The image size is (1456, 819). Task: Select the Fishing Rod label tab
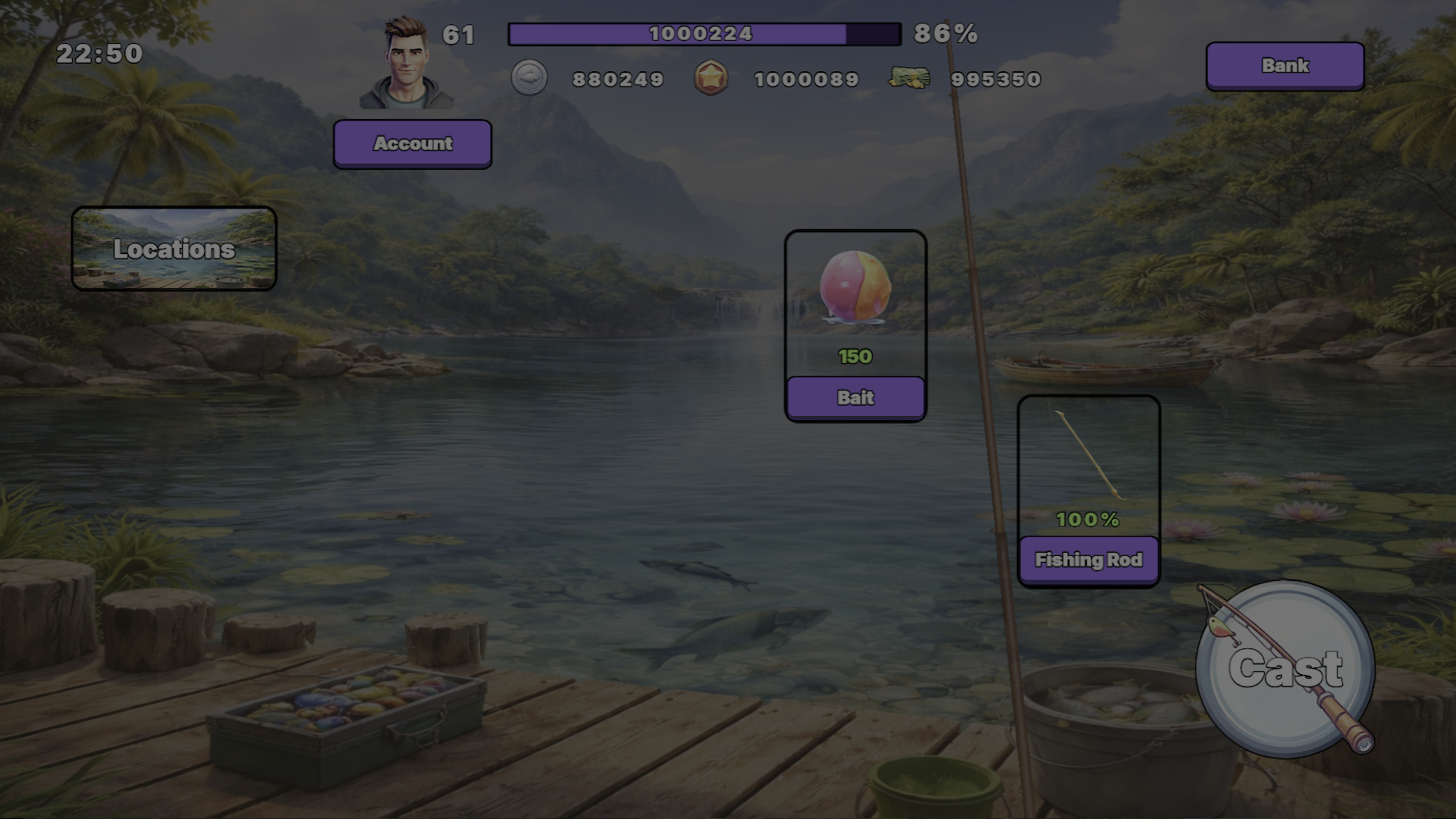[x=1089, y=559]
